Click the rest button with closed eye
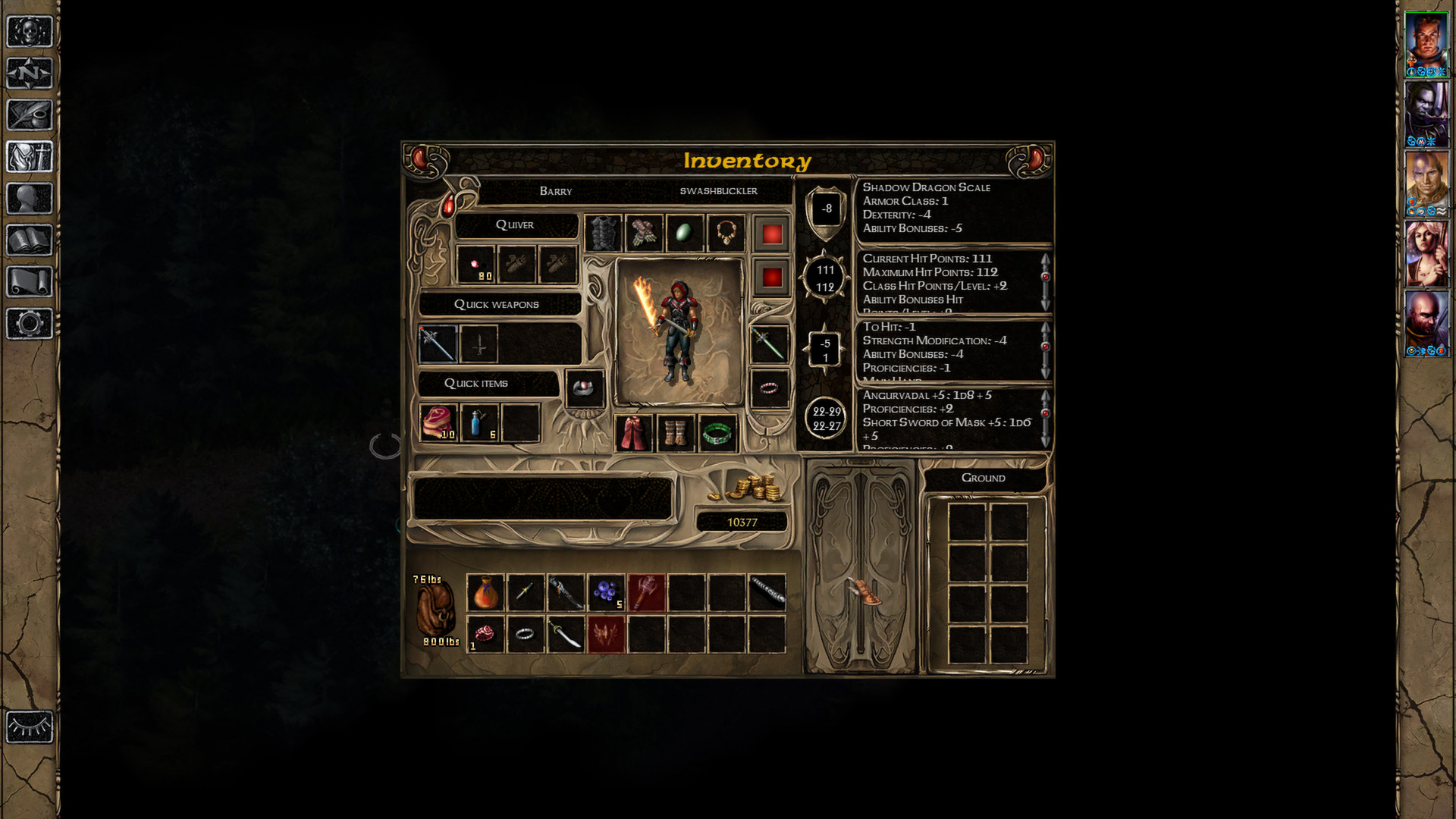 [30, 727]
